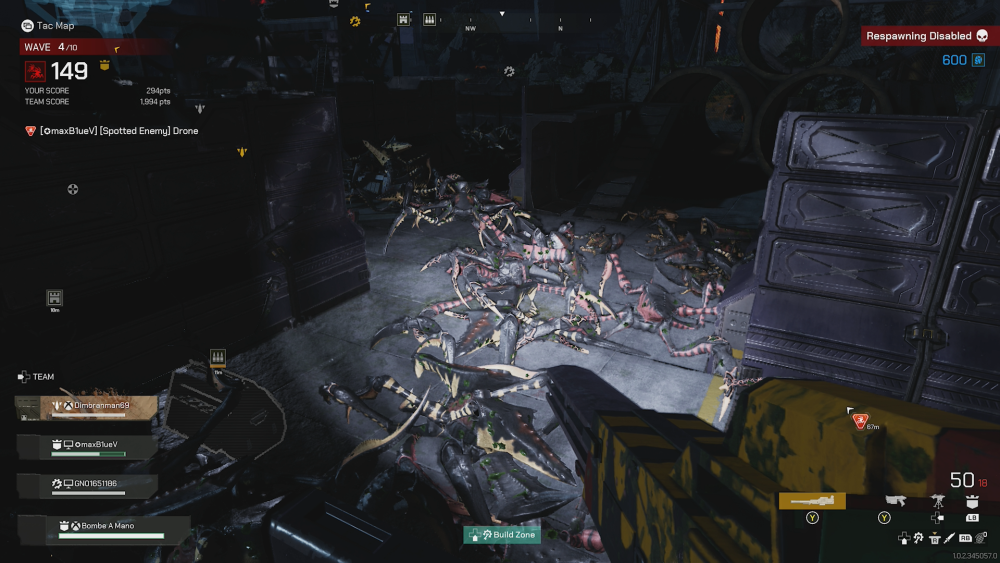Select the red bug enemy counter icon

point(35,71)
